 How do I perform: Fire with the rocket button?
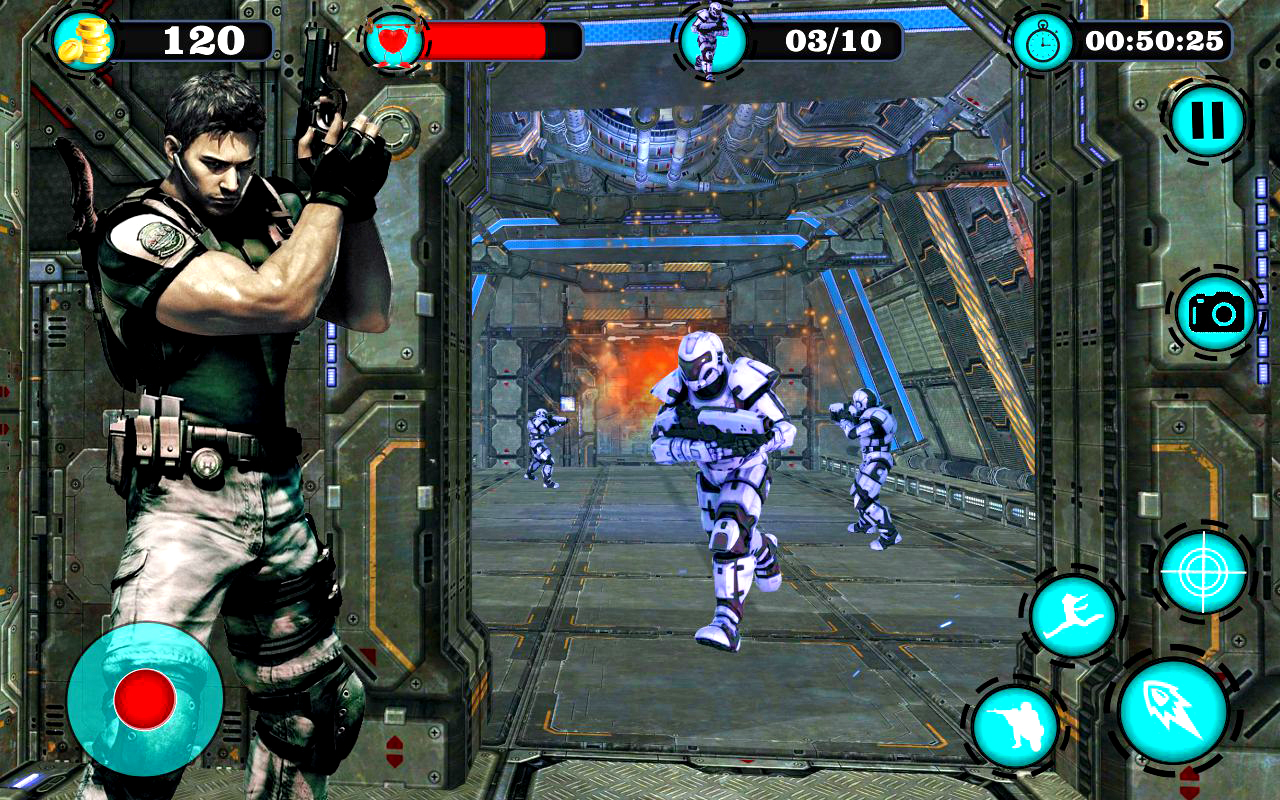[1173, 711]
